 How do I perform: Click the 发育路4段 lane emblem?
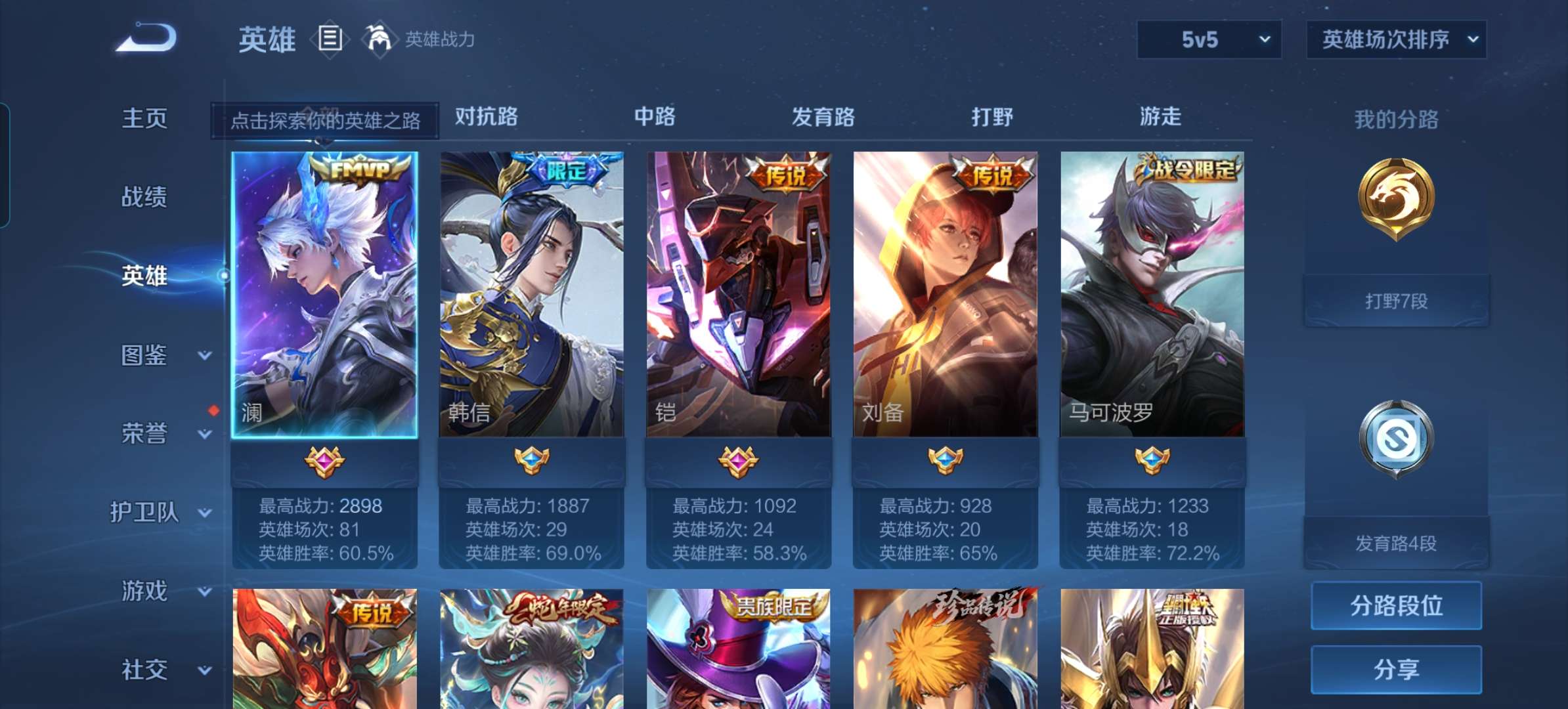click(1396, 438)
